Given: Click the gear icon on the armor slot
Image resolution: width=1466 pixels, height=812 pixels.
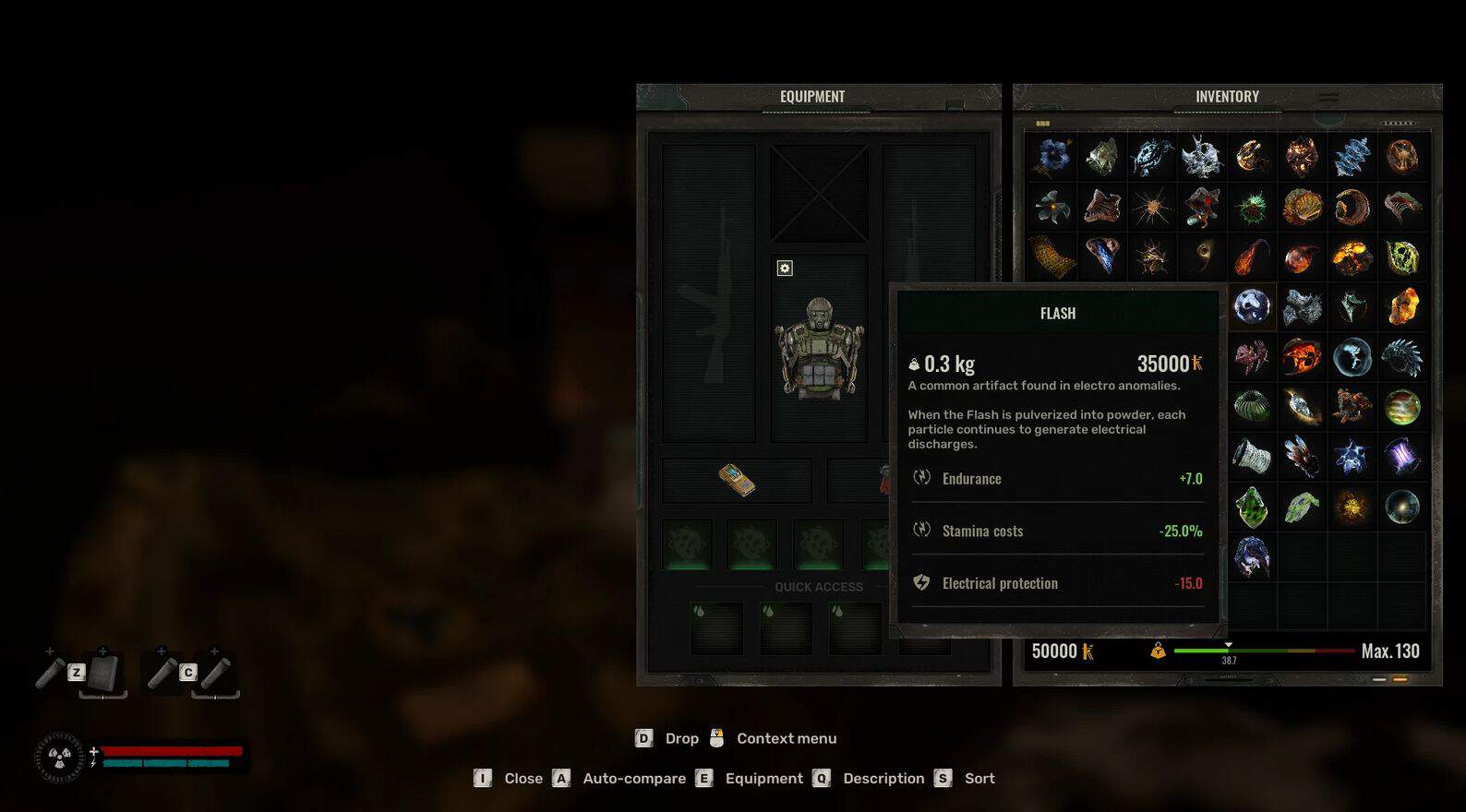Looking at the screenshot, I should pyautogui.click(x=785, y=269).
